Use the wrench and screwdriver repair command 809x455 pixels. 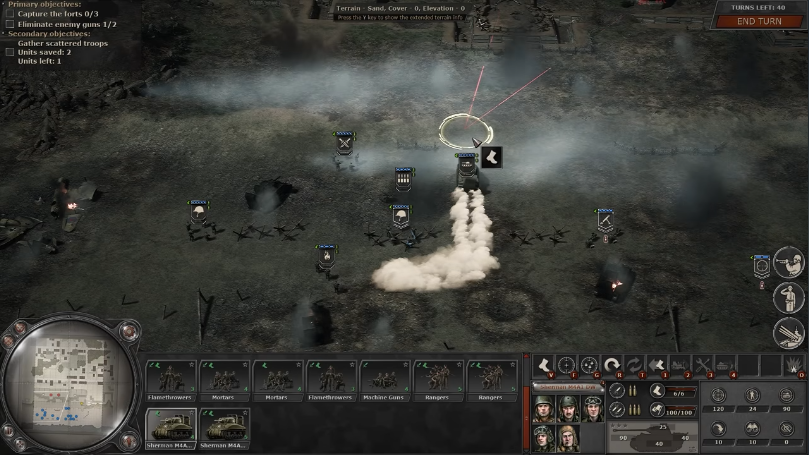[x=703, y=365]
